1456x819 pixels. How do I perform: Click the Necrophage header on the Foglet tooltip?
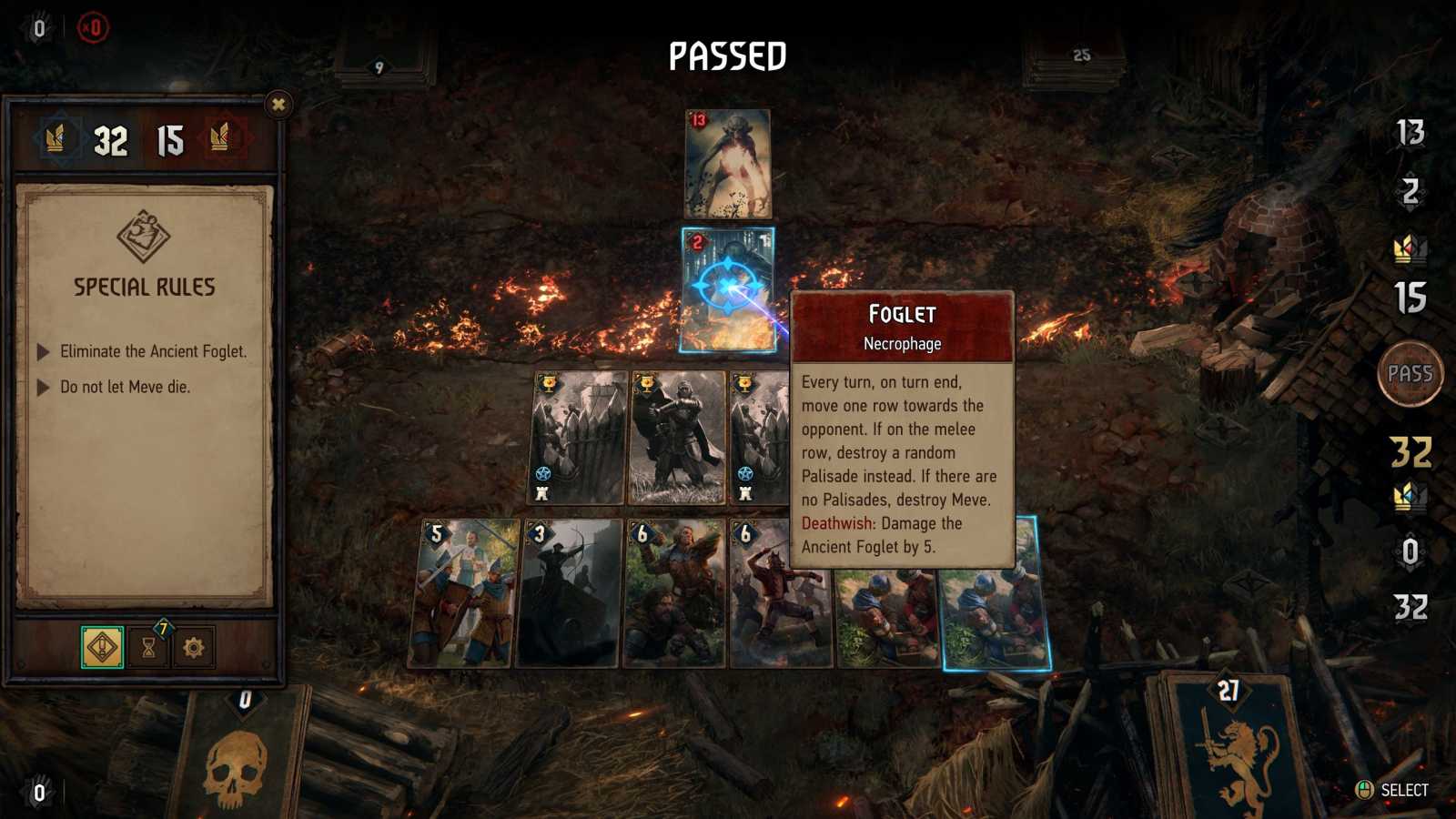(904, 344)
